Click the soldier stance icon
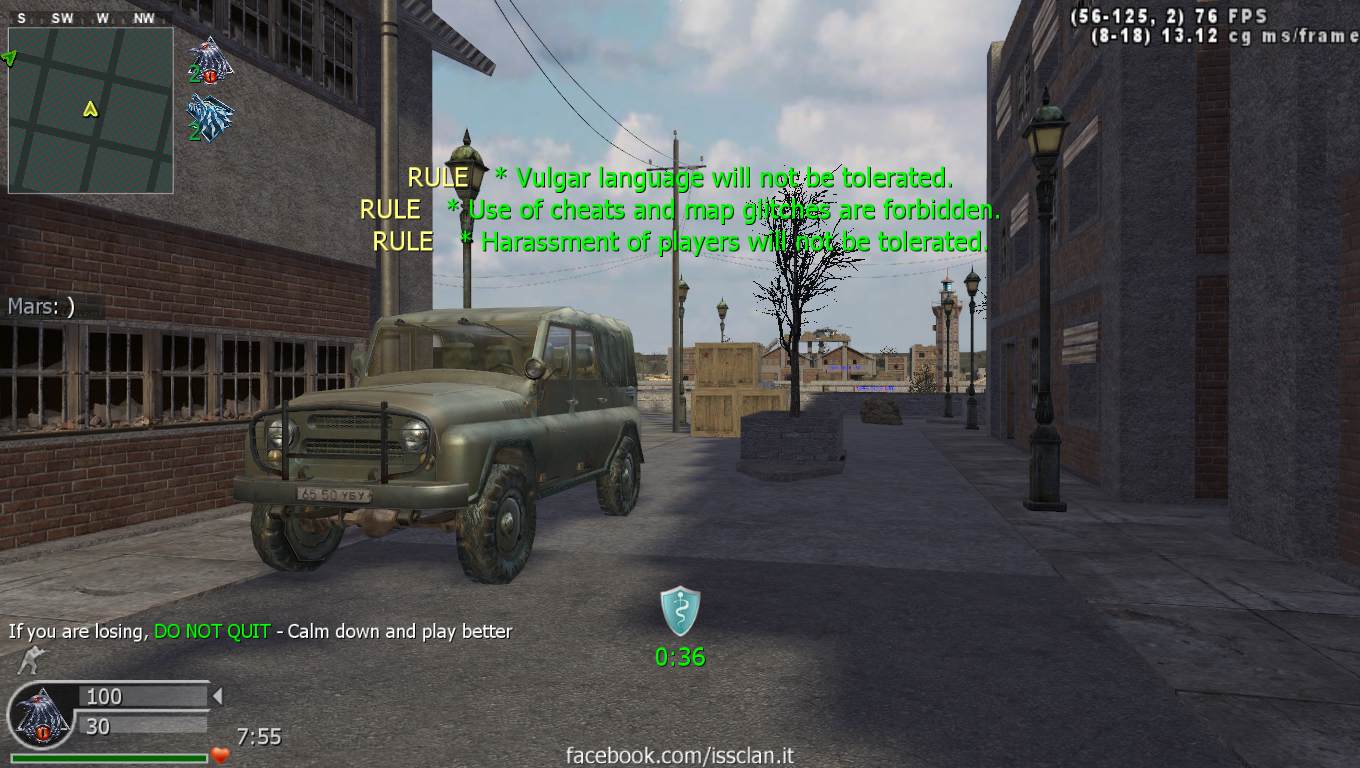The width and height of the screenshot is (1360, 768). coord(30,661)
